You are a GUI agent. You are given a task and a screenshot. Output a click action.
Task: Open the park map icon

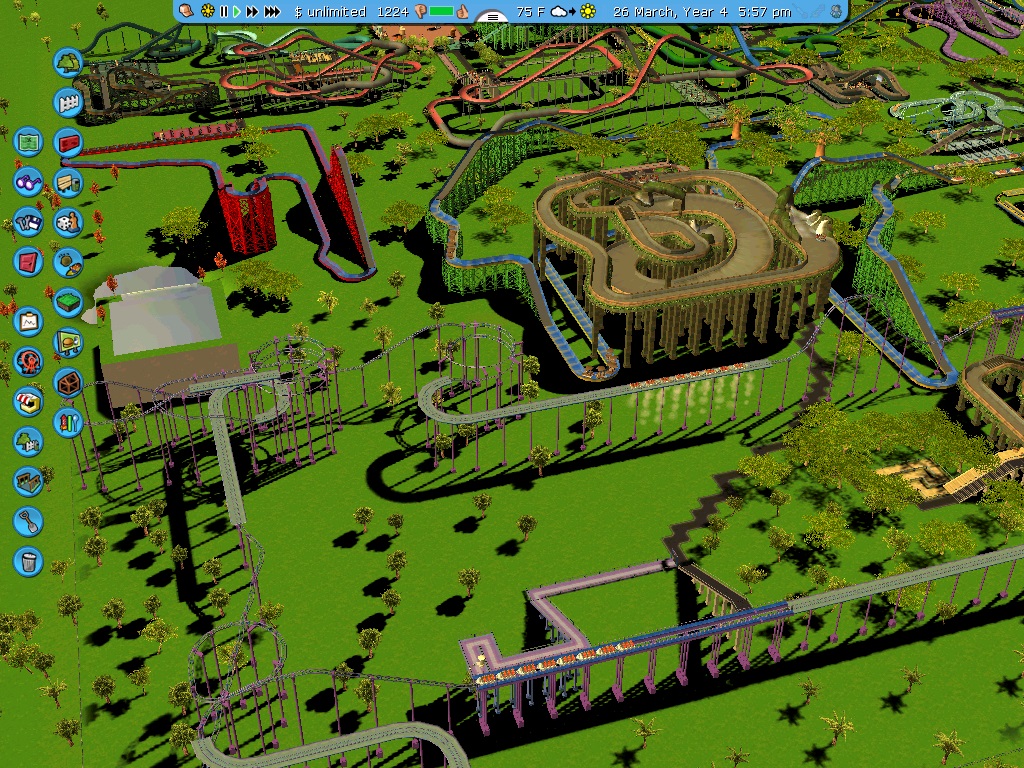point(28,141)
